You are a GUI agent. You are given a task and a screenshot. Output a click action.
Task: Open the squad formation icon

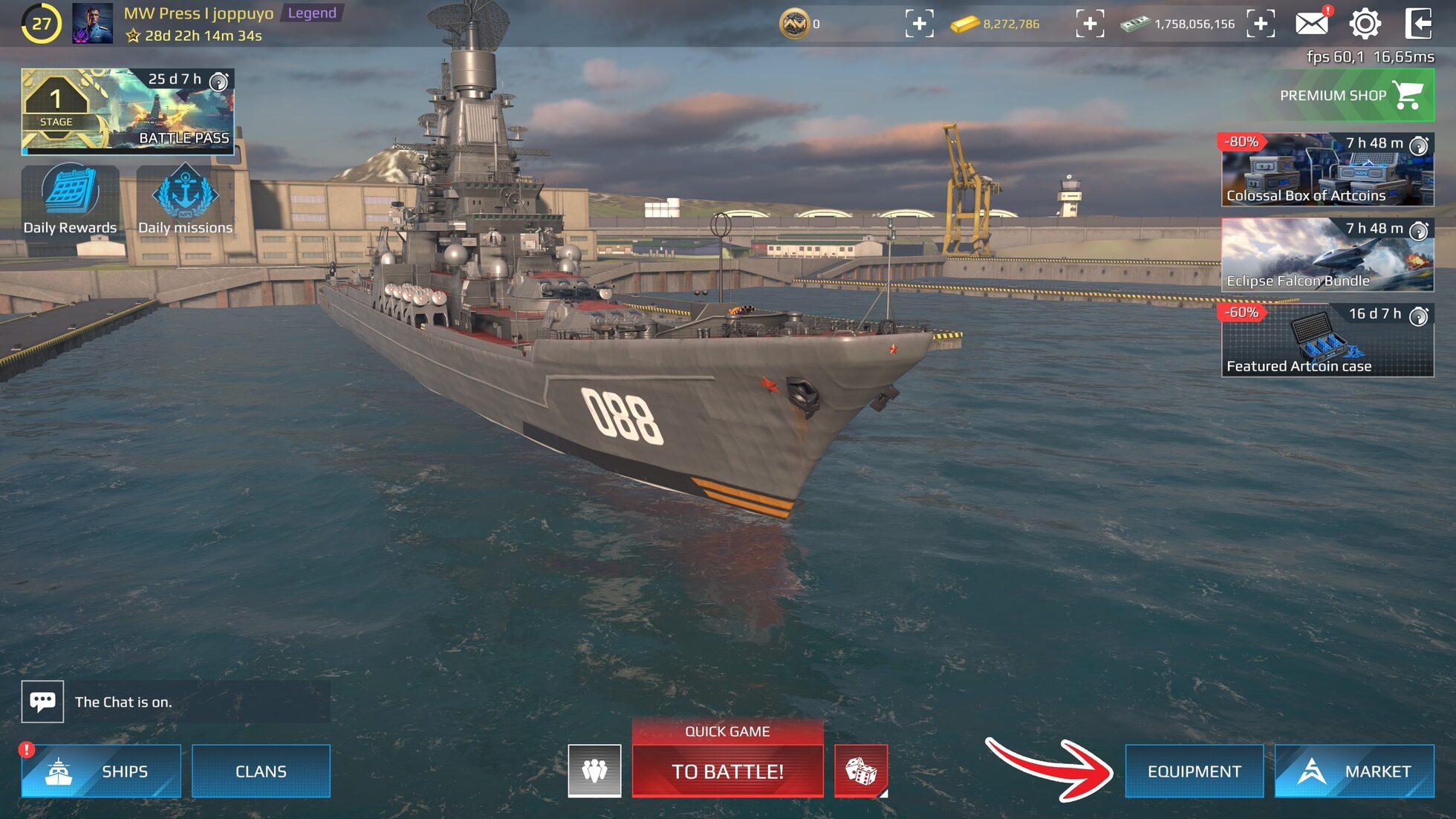point(594,771)
